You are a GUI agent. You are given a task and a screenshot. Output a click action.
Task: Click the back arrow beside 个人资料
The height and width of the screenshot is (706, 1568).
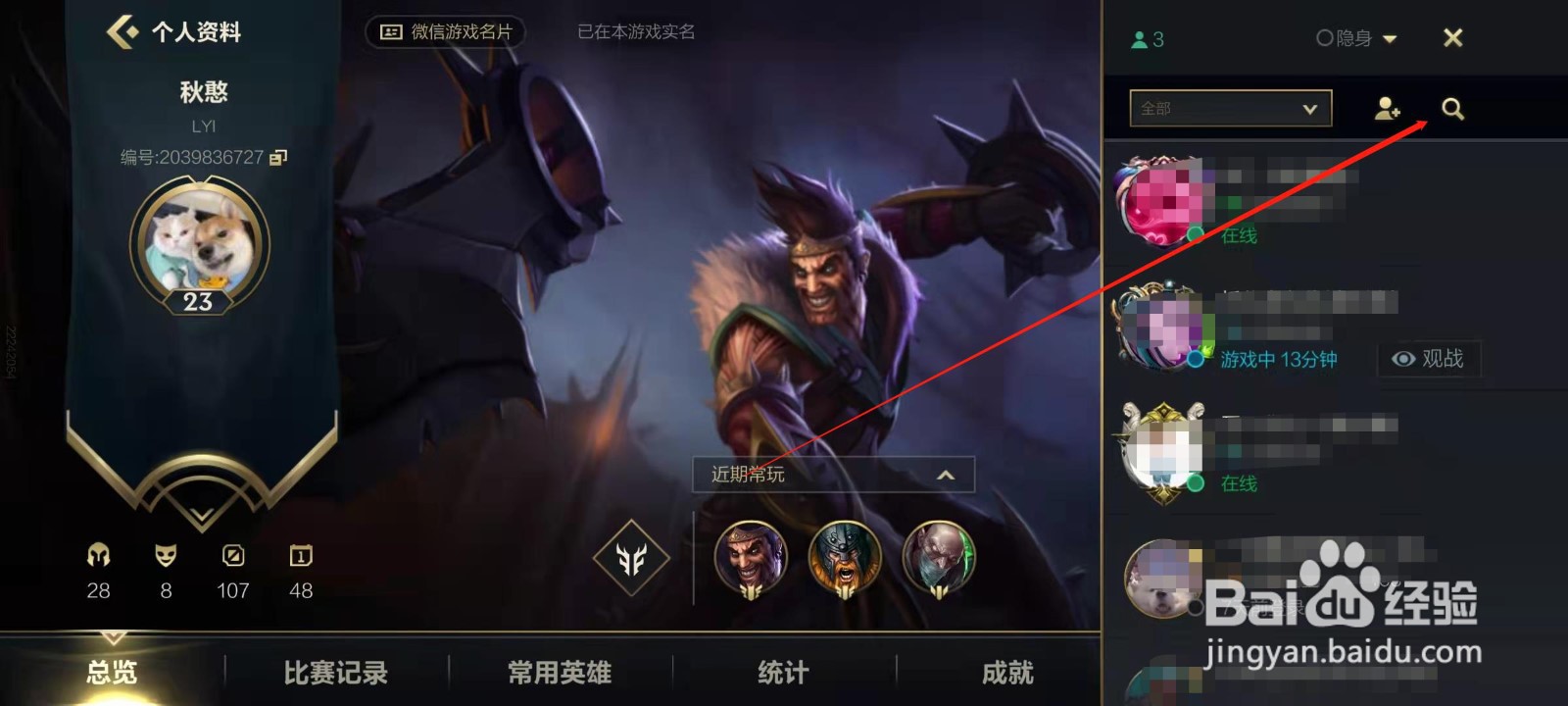[121, 31]
